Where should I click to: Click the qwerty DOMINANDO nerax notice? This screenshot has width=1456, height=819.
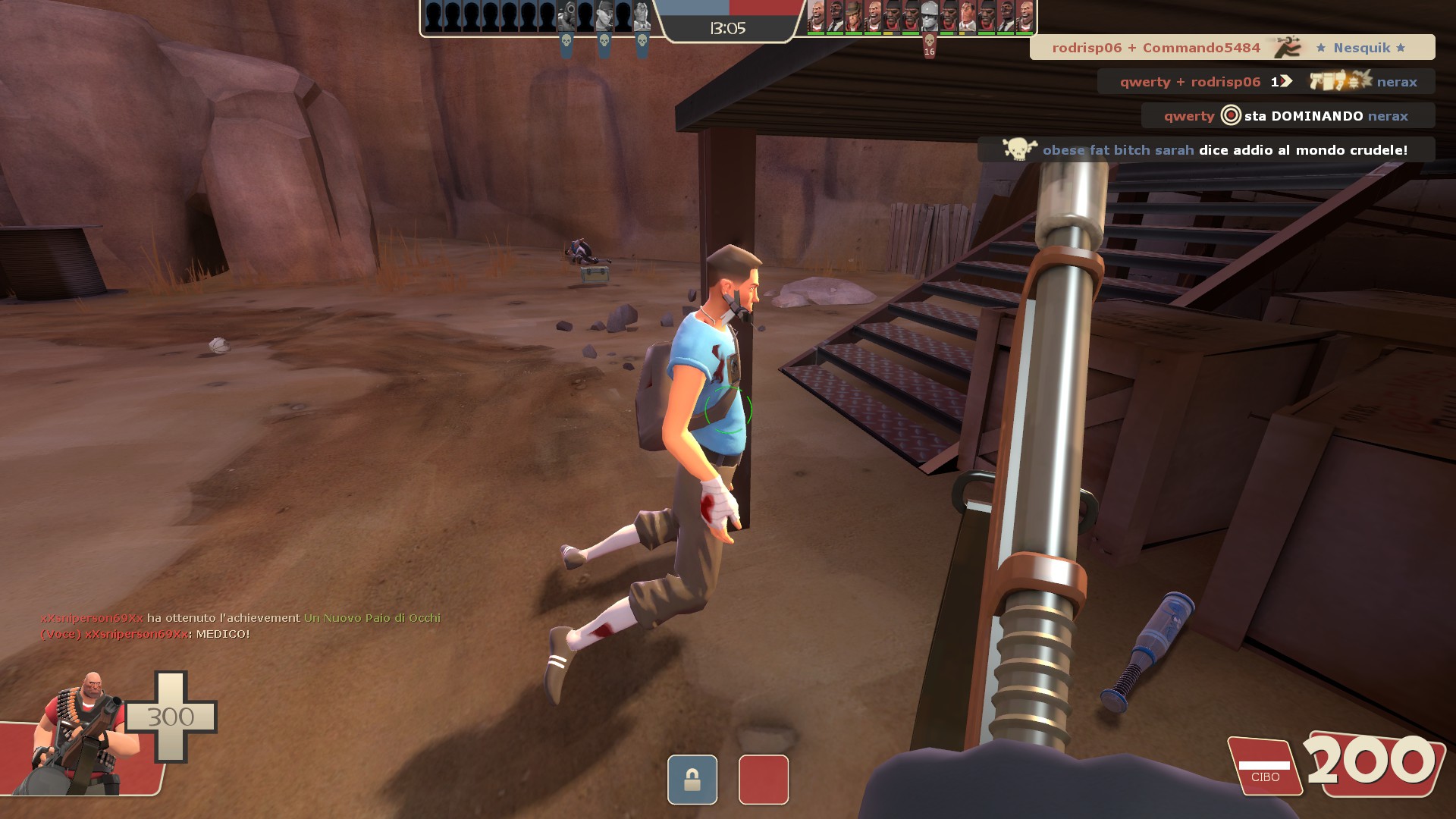1287,116
